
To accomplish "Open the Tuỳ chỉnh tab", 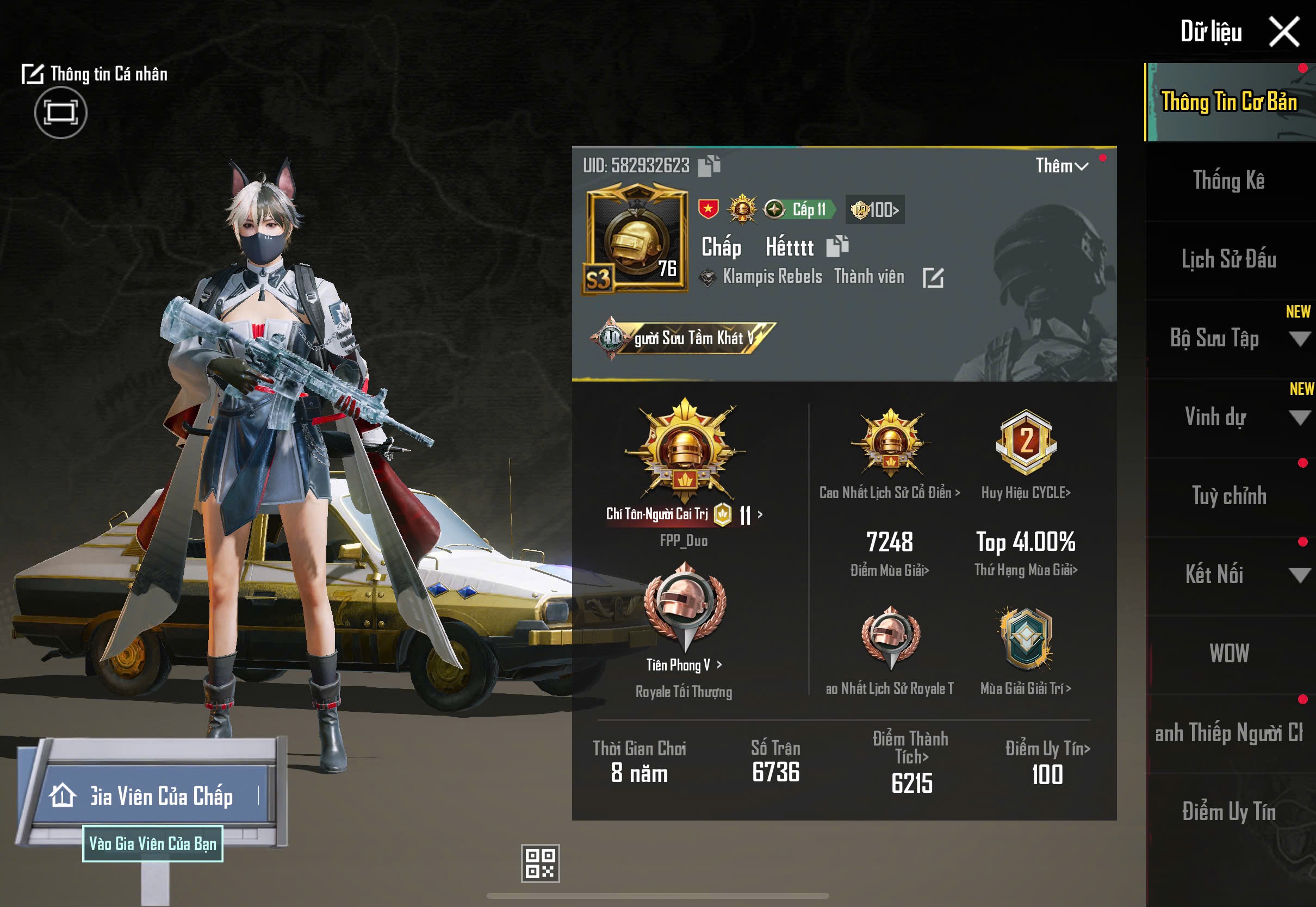I will click(x=1228, y=496).
